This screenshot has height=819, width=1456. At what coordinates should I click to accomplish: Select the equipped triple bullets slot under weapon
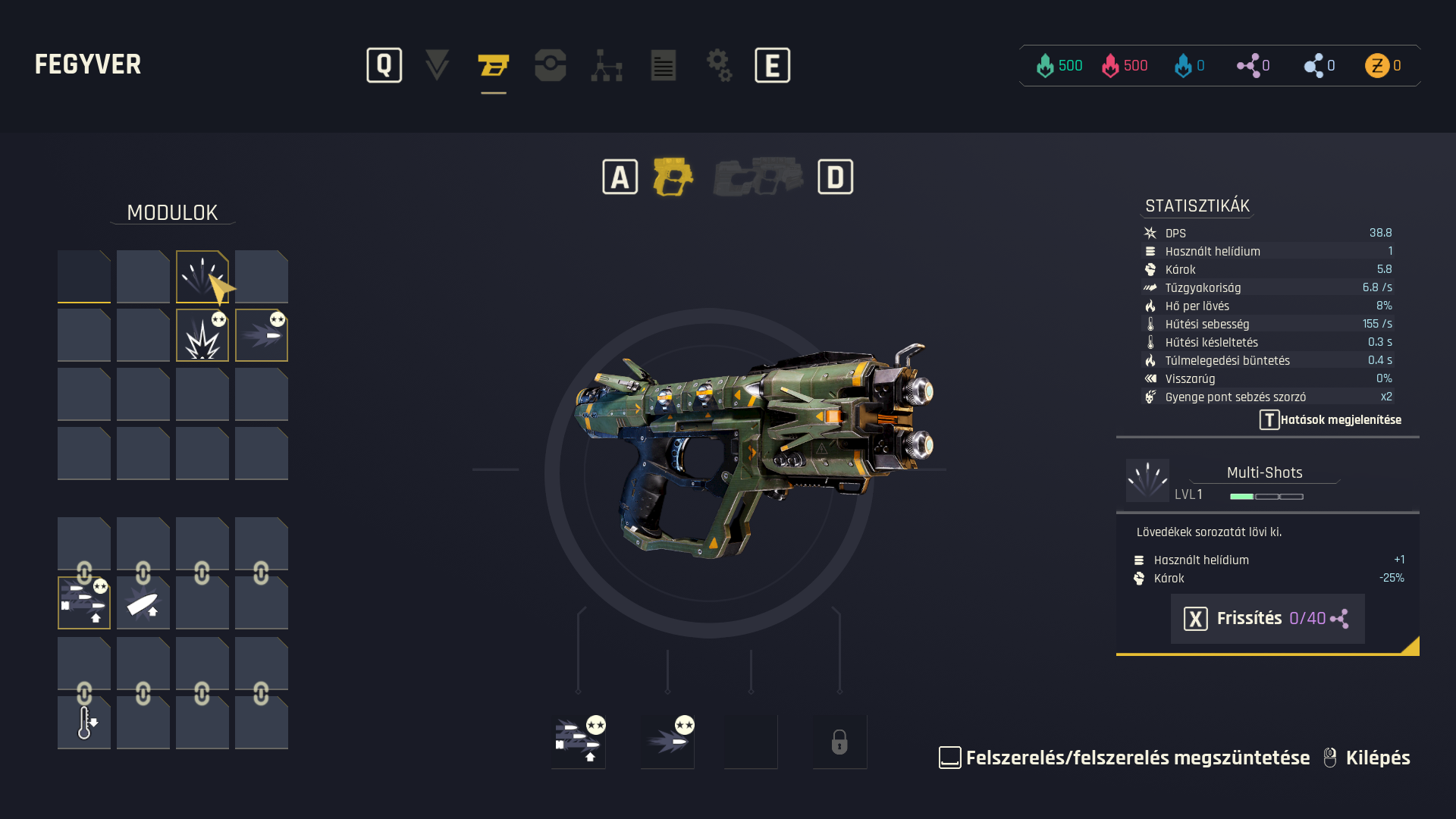click(x=578, y=741)
